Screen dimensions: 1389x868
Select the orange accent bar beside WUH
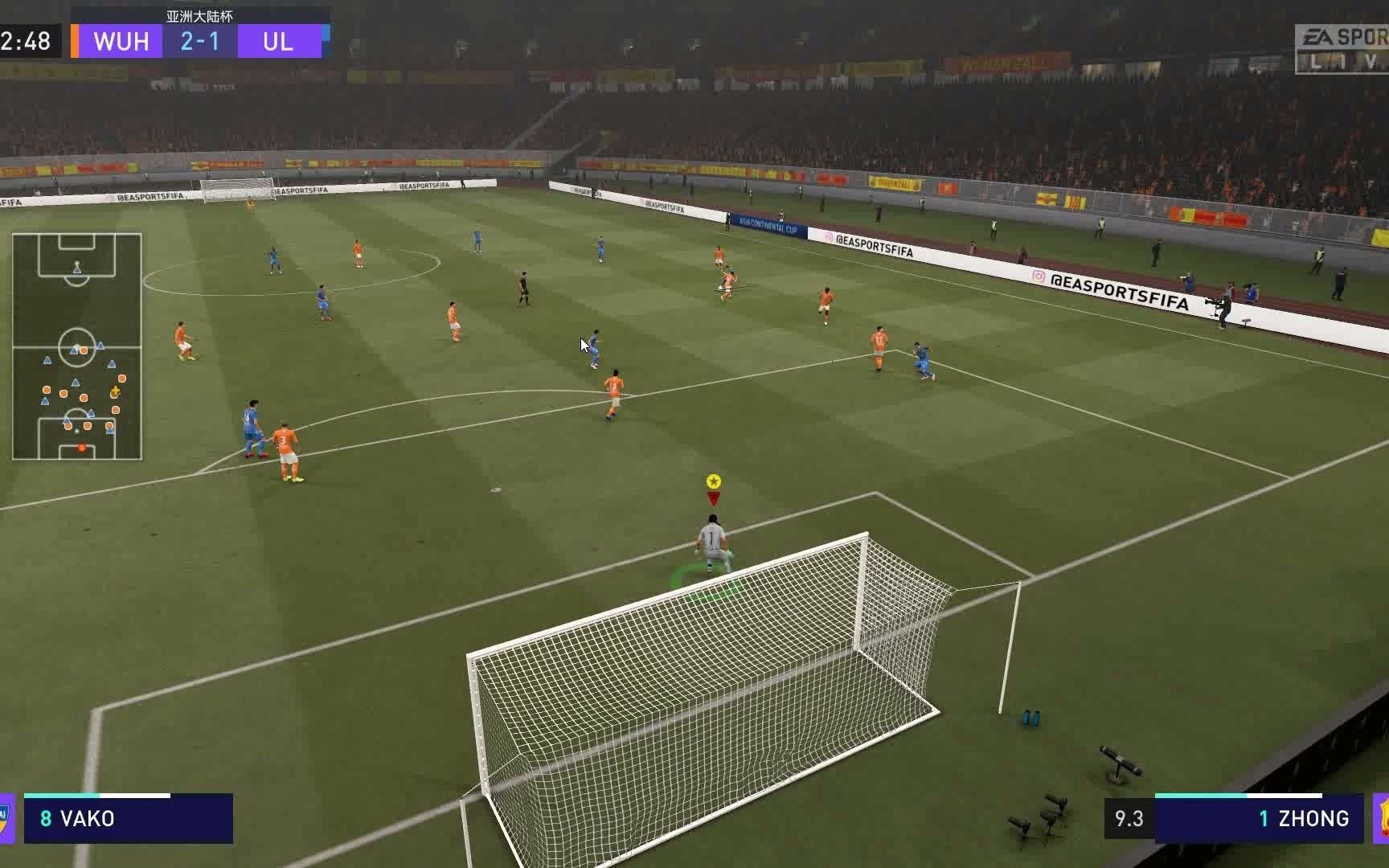point(75,42)
